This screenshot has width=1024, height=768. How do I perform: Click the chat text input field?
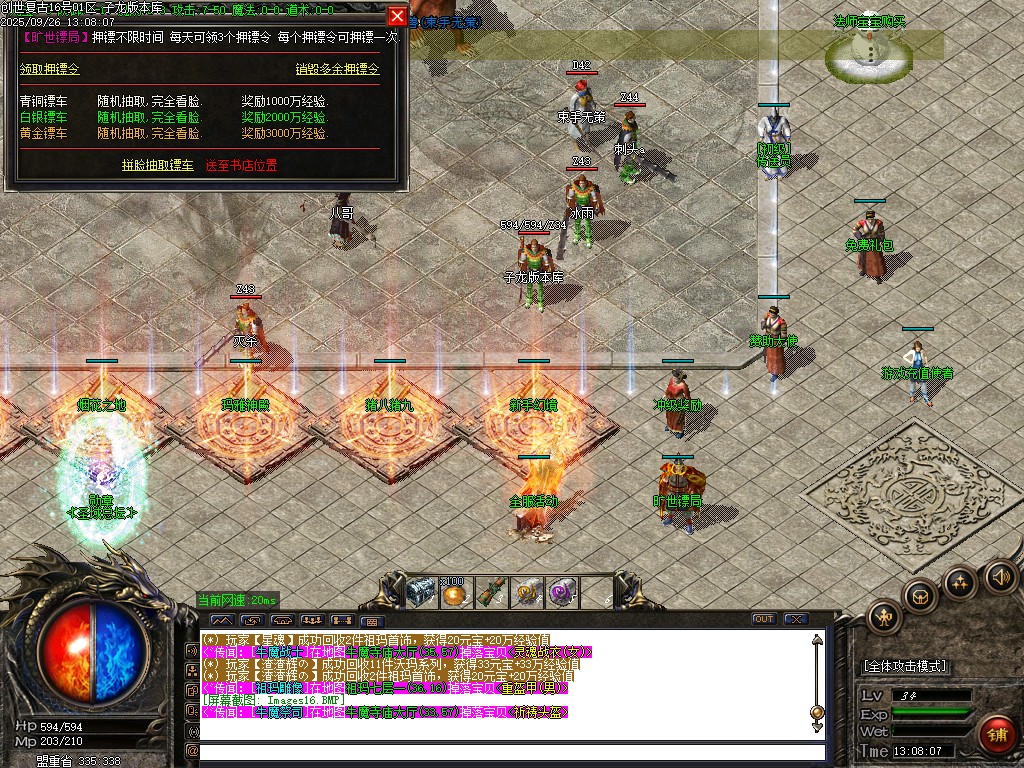tap(510, 751)
